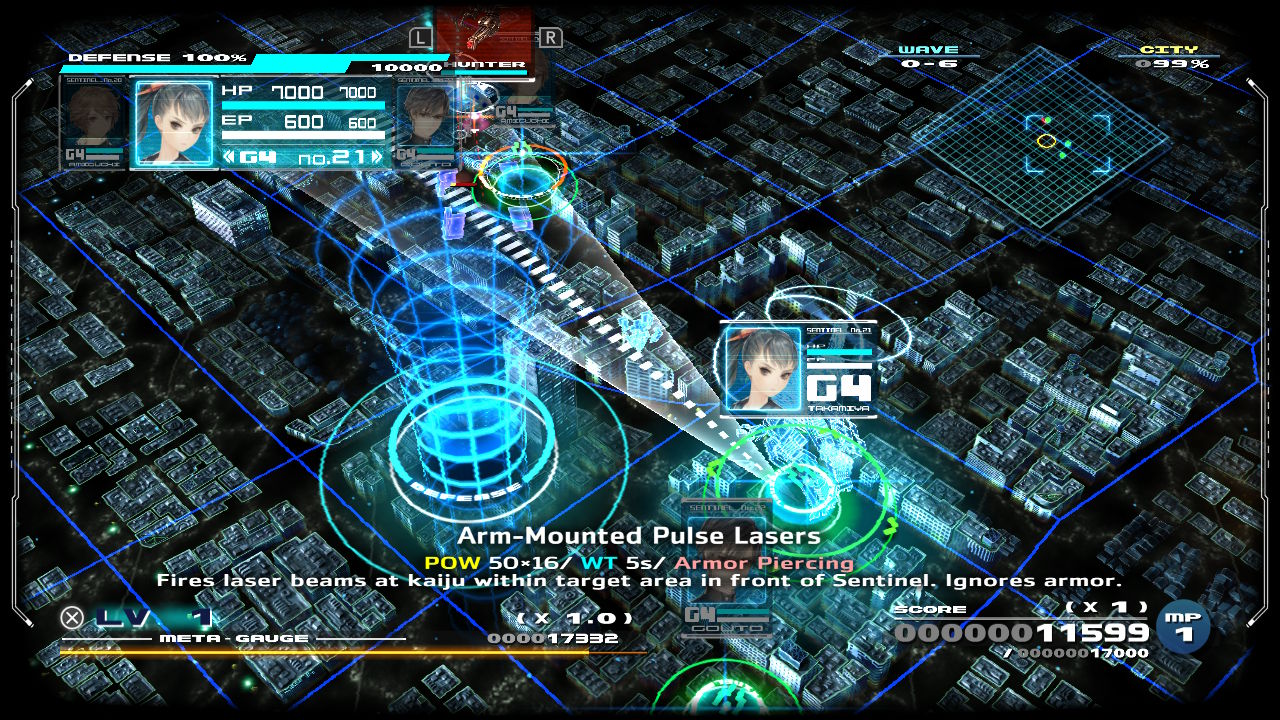Click the blue MP counter badge

tap(1183, 626)
